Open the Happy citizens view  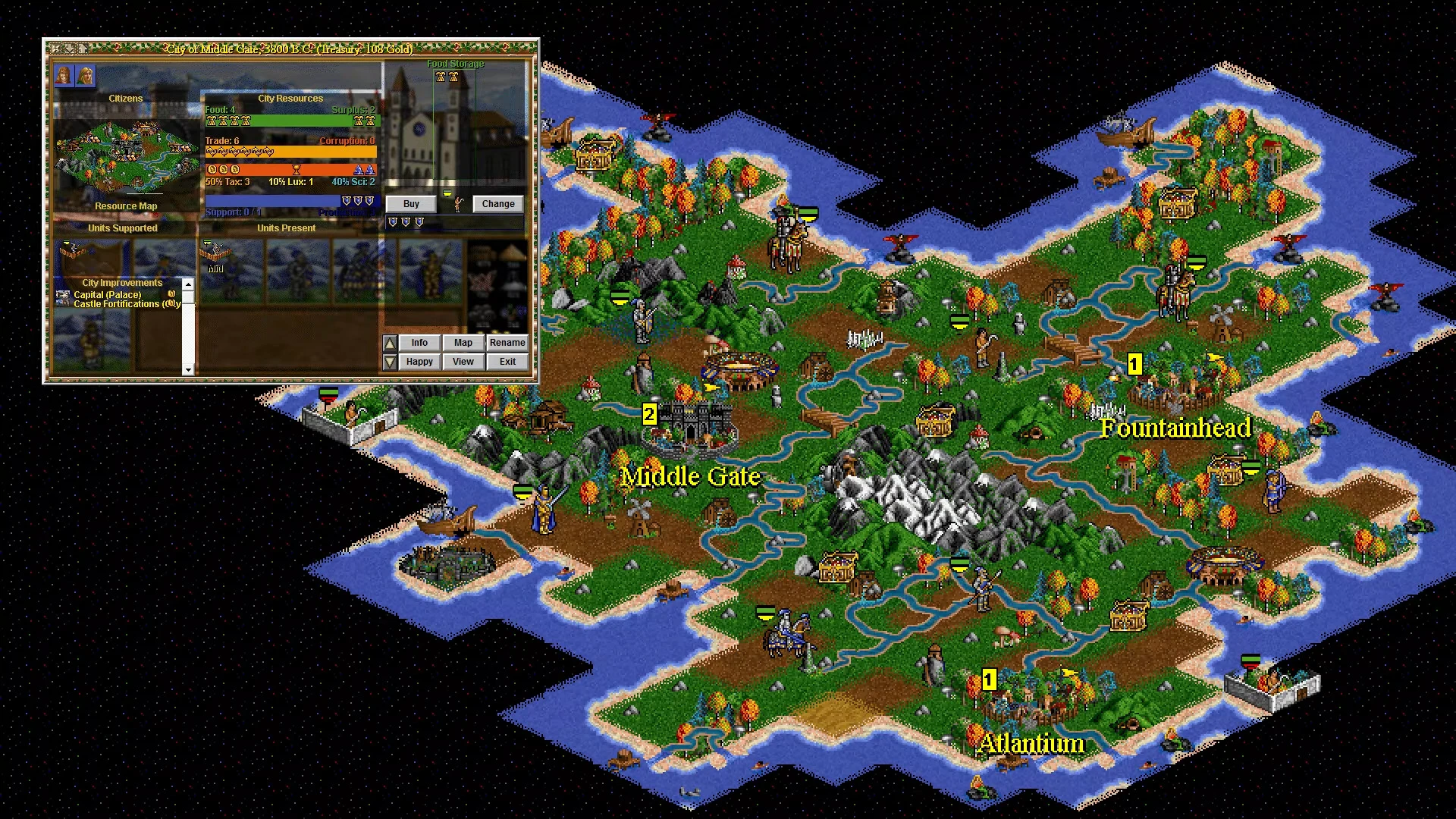(419, 362)
